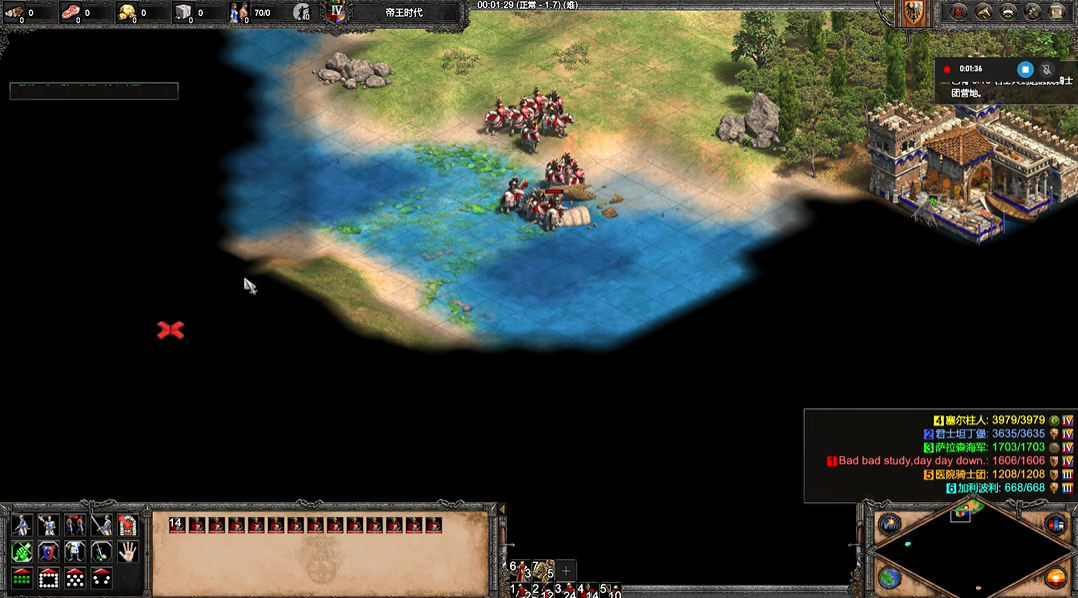Select the first unit portrait numbered 14

click(177, 525)
